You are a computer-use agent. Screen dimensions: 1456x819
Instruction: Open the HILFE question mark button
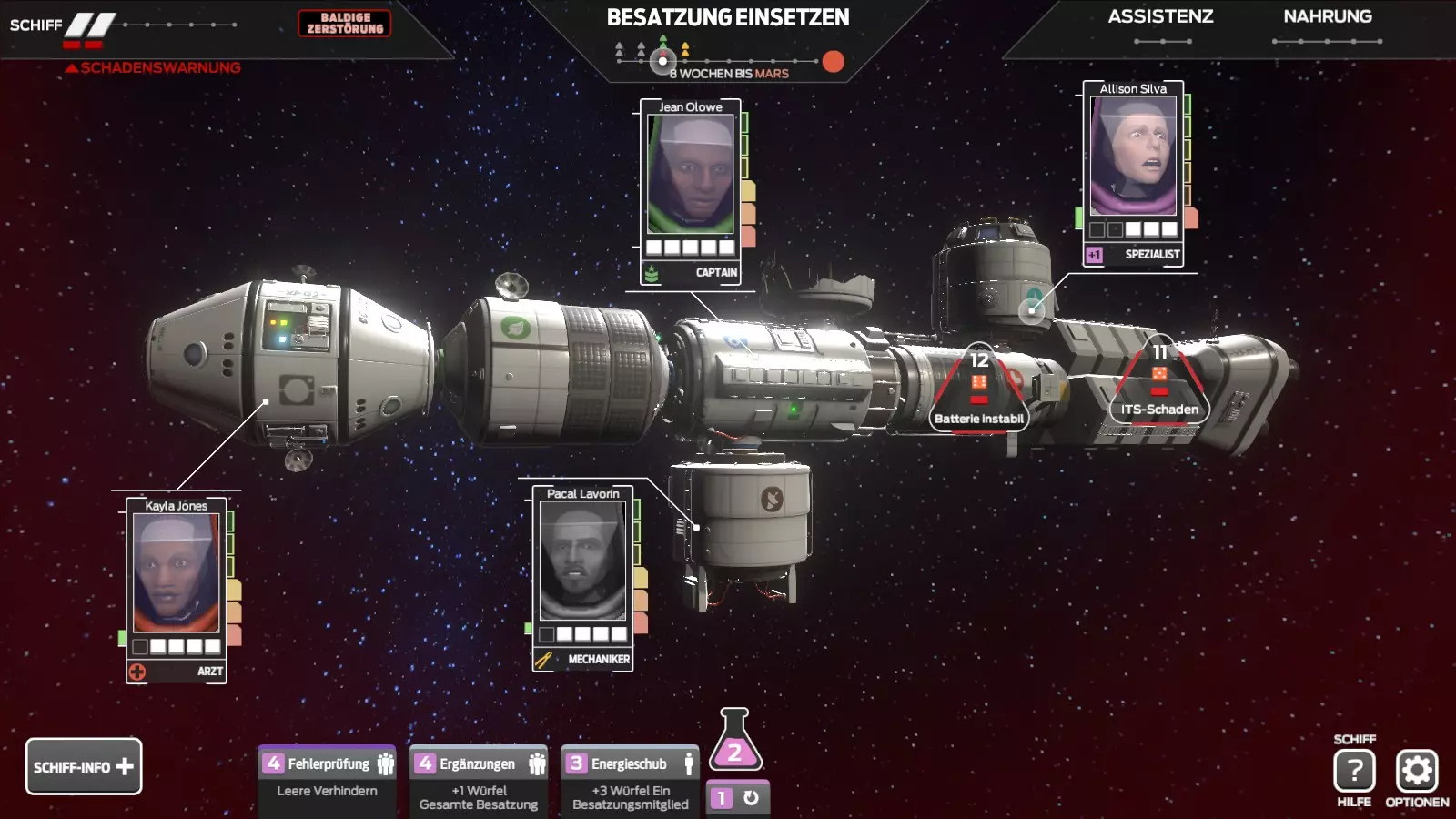click(1354, 771)
